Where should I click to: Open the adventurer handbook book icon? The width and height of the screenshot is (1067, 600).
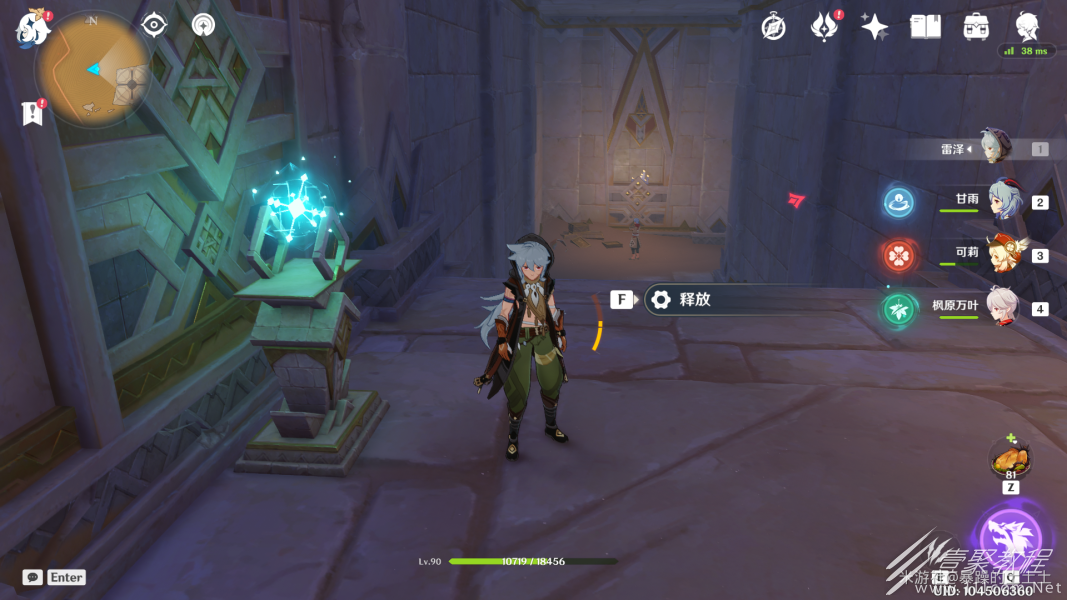(925, 27)
